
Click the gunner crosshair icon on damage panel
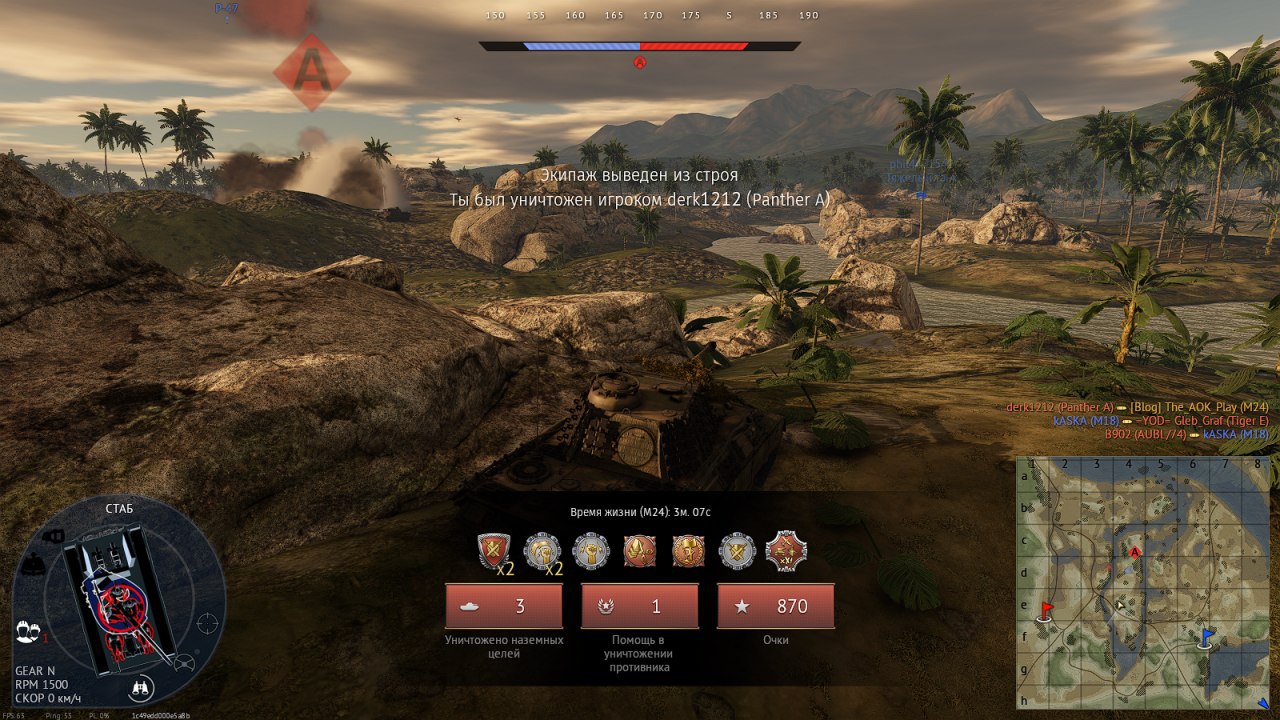click(208, 622)
